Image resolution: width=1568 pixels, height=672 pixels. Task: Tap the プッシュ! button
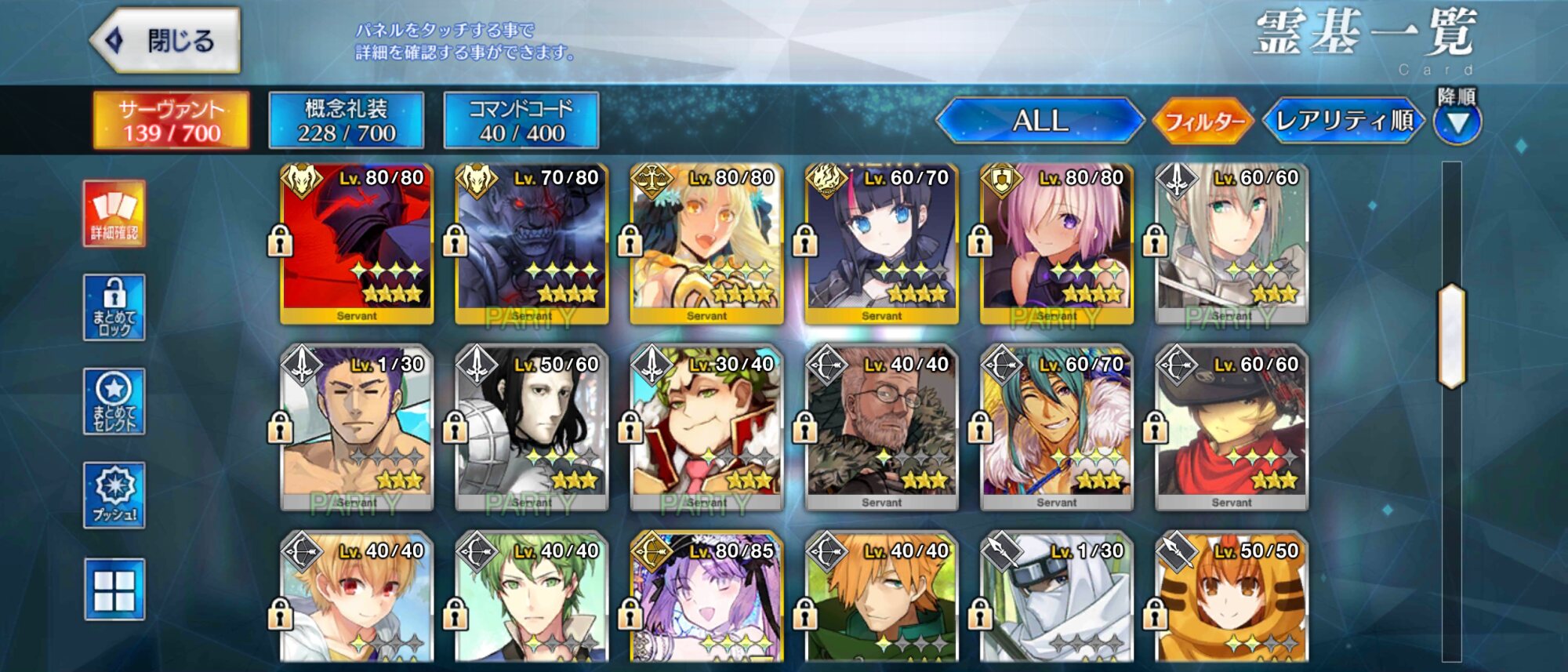click(x=114, y=495)
